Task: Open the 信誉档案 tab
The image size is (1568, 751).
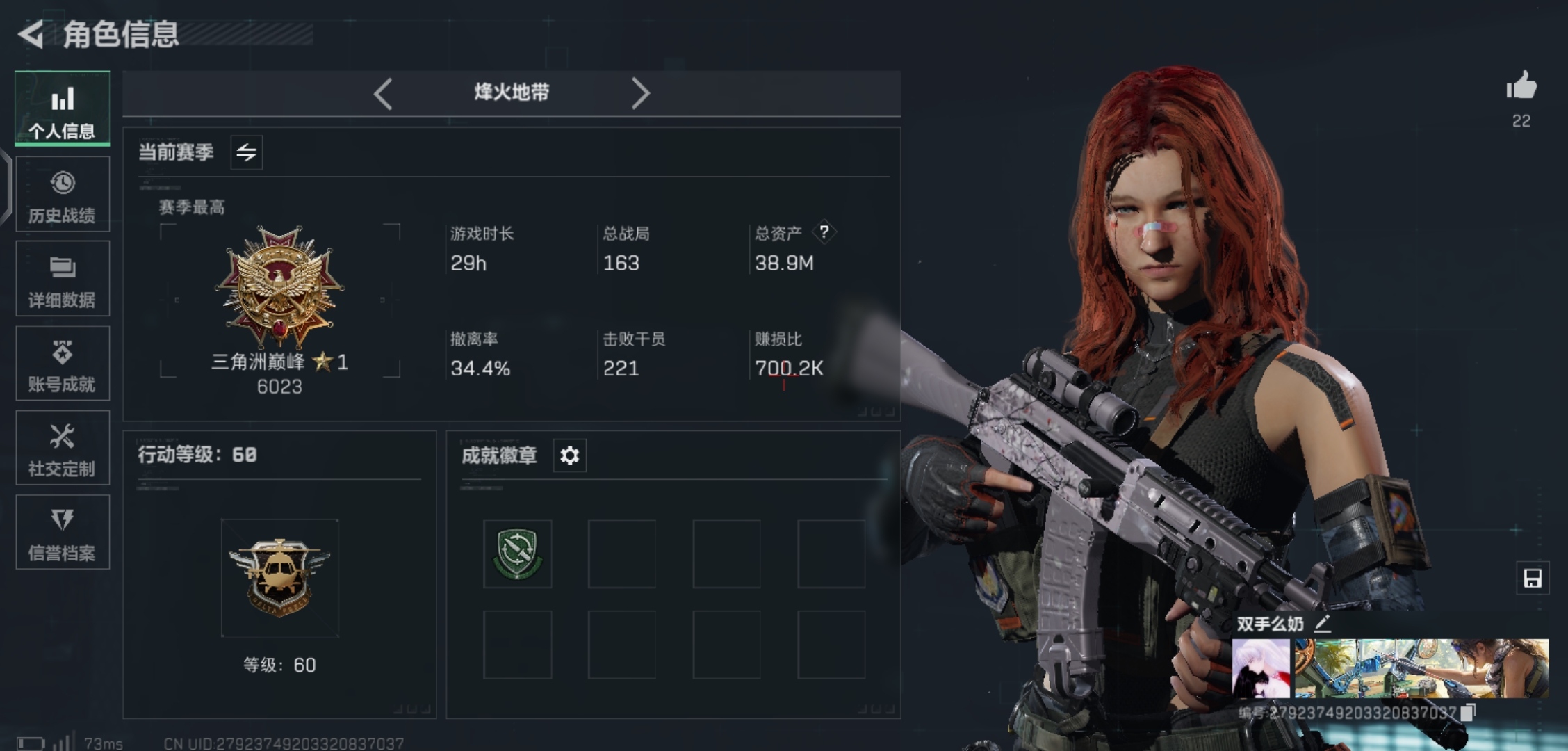Action: pyautogui.click(x=63, y=533)
